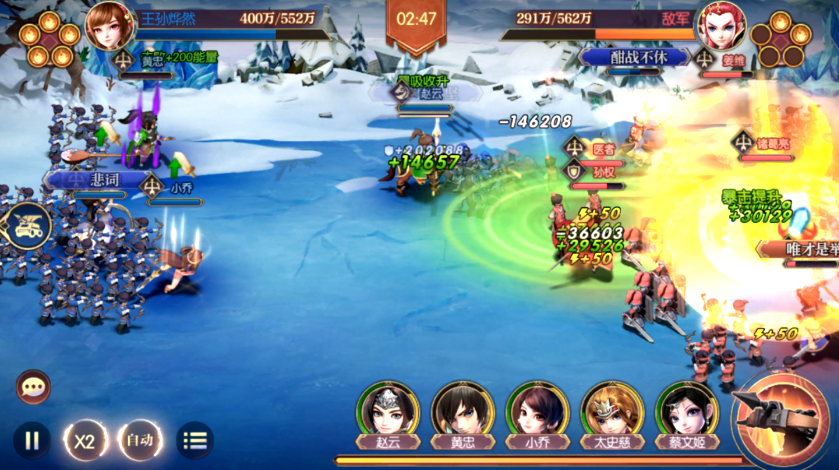Activate 黄忠 hero skill portrait
The height and width of the screenshot is (470, 839).
pyautogui.click(x=462, y=409)
